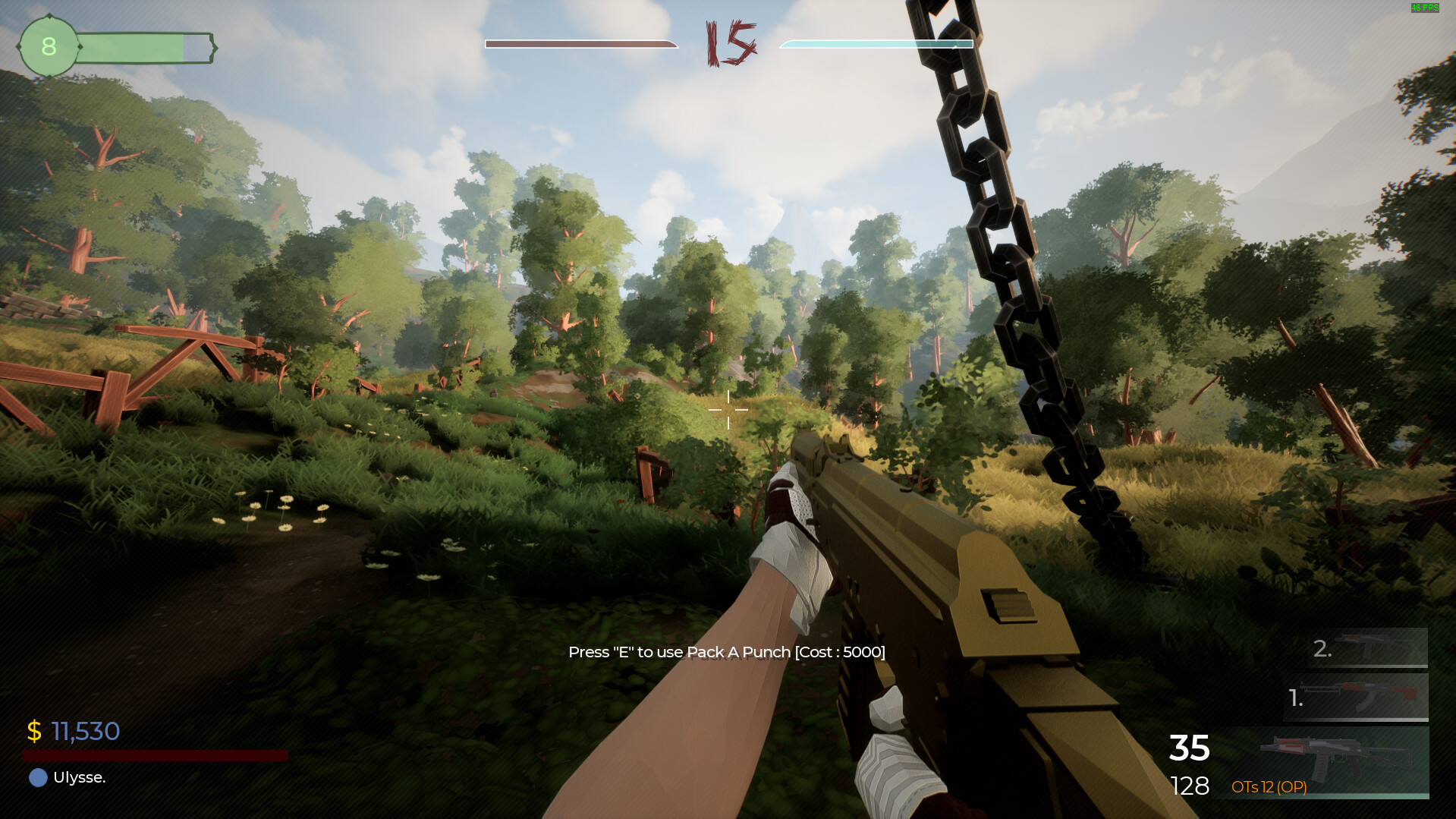1456x819 pixels.
Task: Click the crosshair in the screen center
Action: tap(727, 410)
